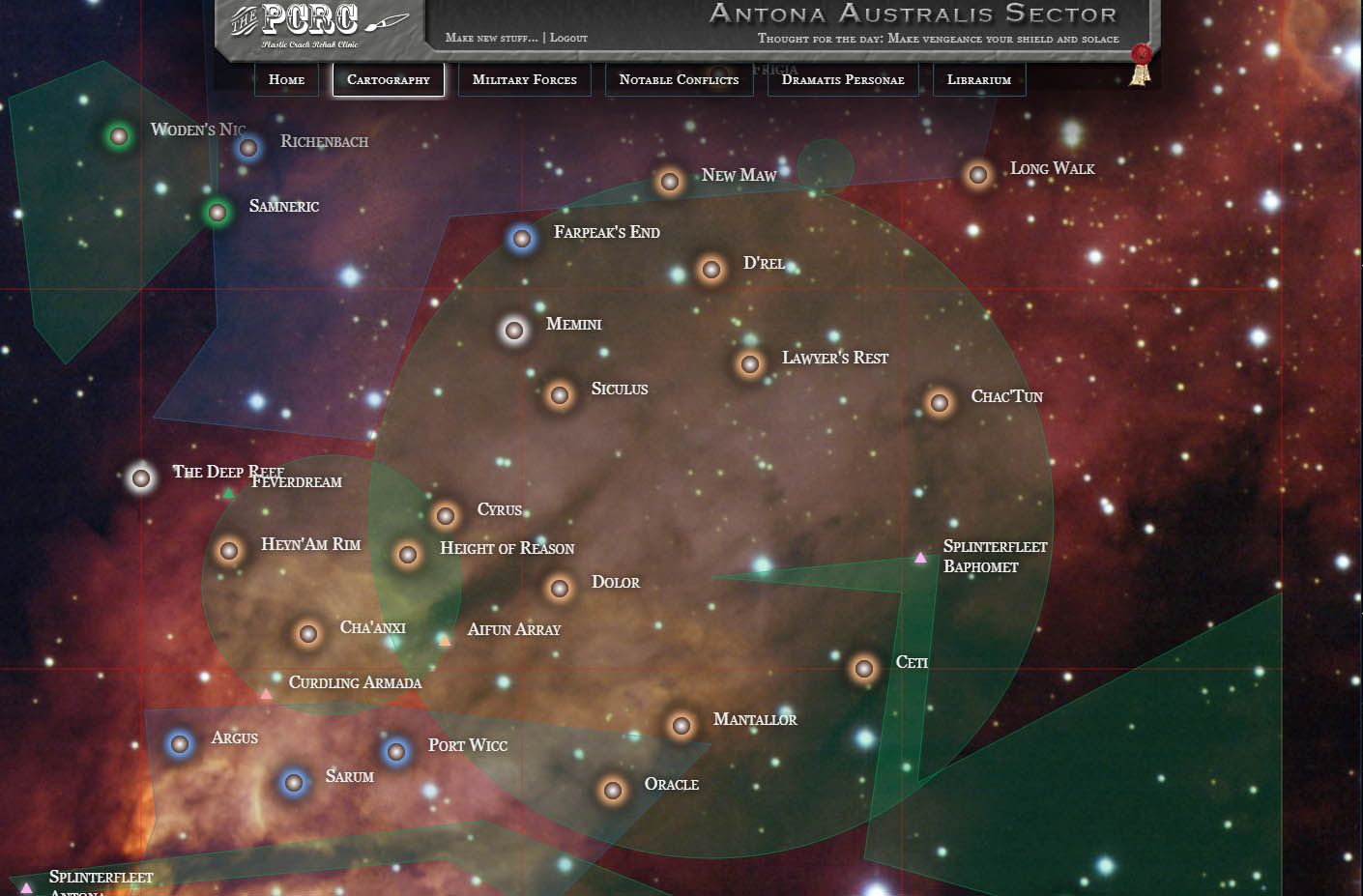Switch to Notable Conflicts tab
The height and width of the screenshot is (896, 1363).
(x=679, y=79)
